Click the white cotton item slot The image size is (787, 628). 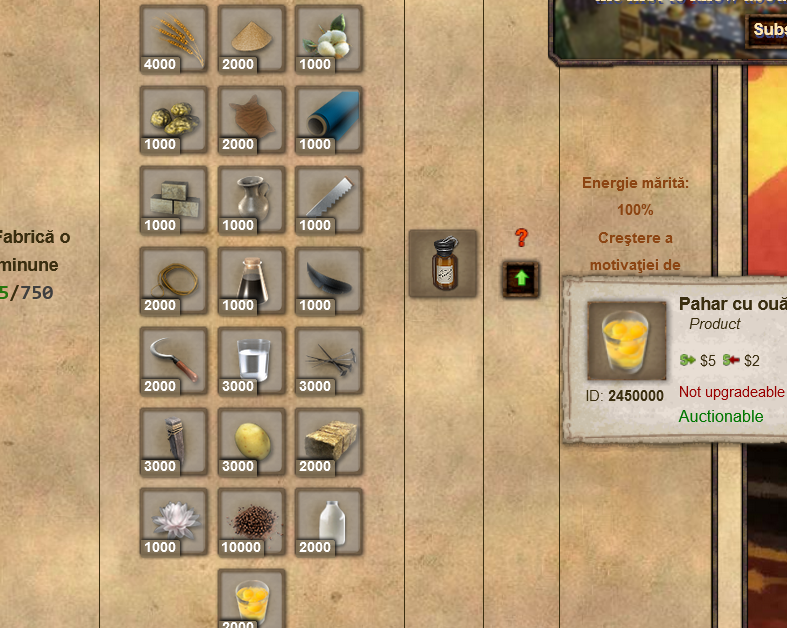(x=329, y=39)
